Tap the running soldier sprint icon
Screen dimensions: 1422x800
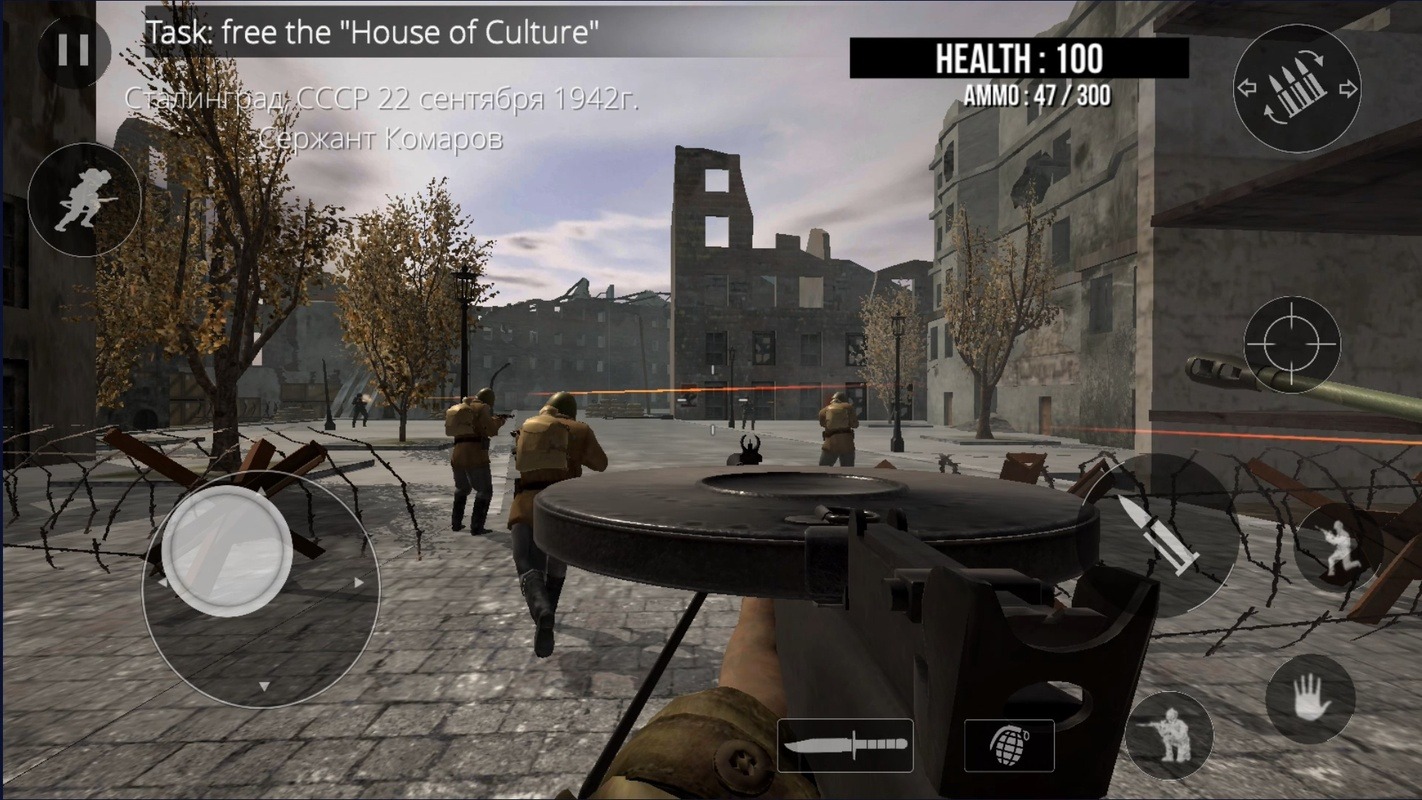pyautogui.click(x=84, y=200)
